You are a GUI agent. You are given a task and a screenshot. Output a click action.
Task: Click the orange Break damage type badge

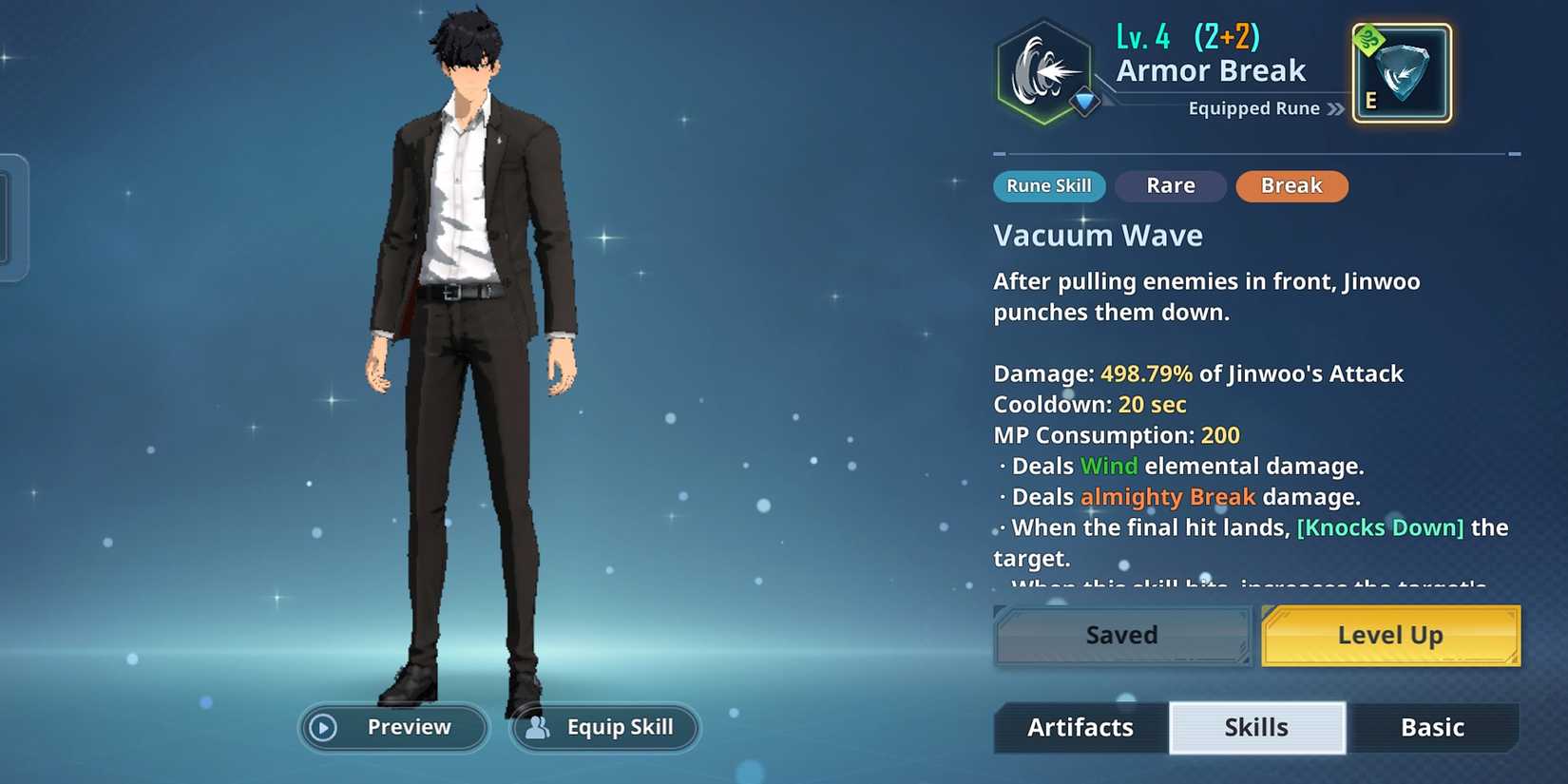(1291, 186)
